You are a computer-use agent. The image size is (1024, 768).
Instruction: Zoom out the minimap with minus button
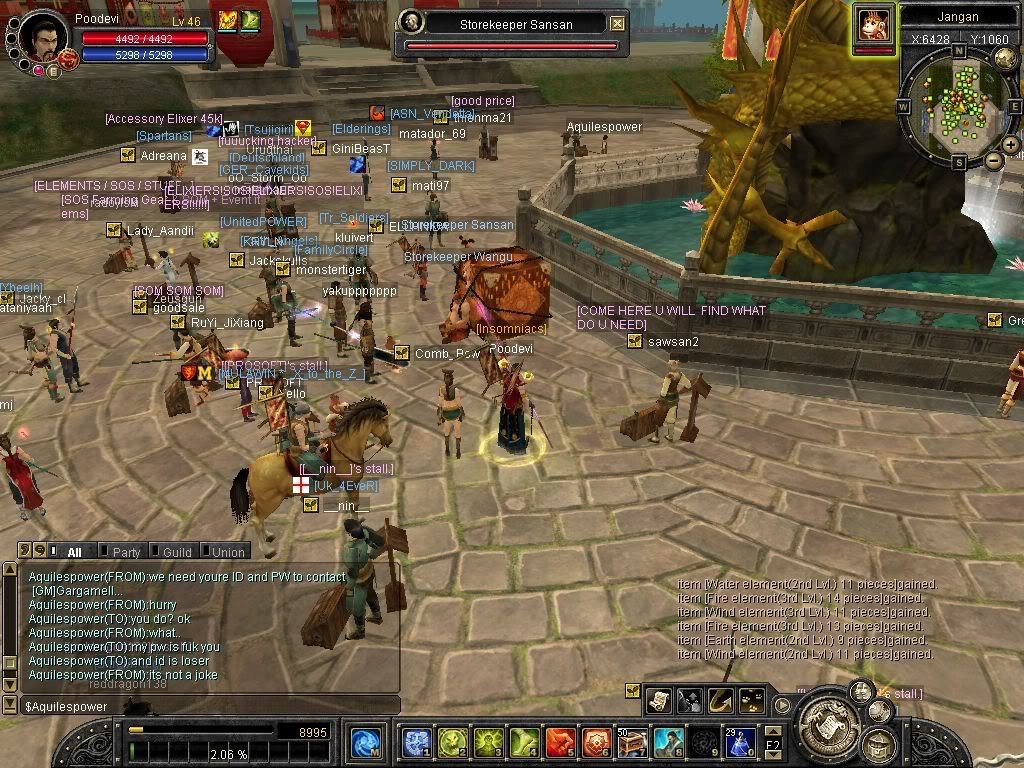coord(993,160)
